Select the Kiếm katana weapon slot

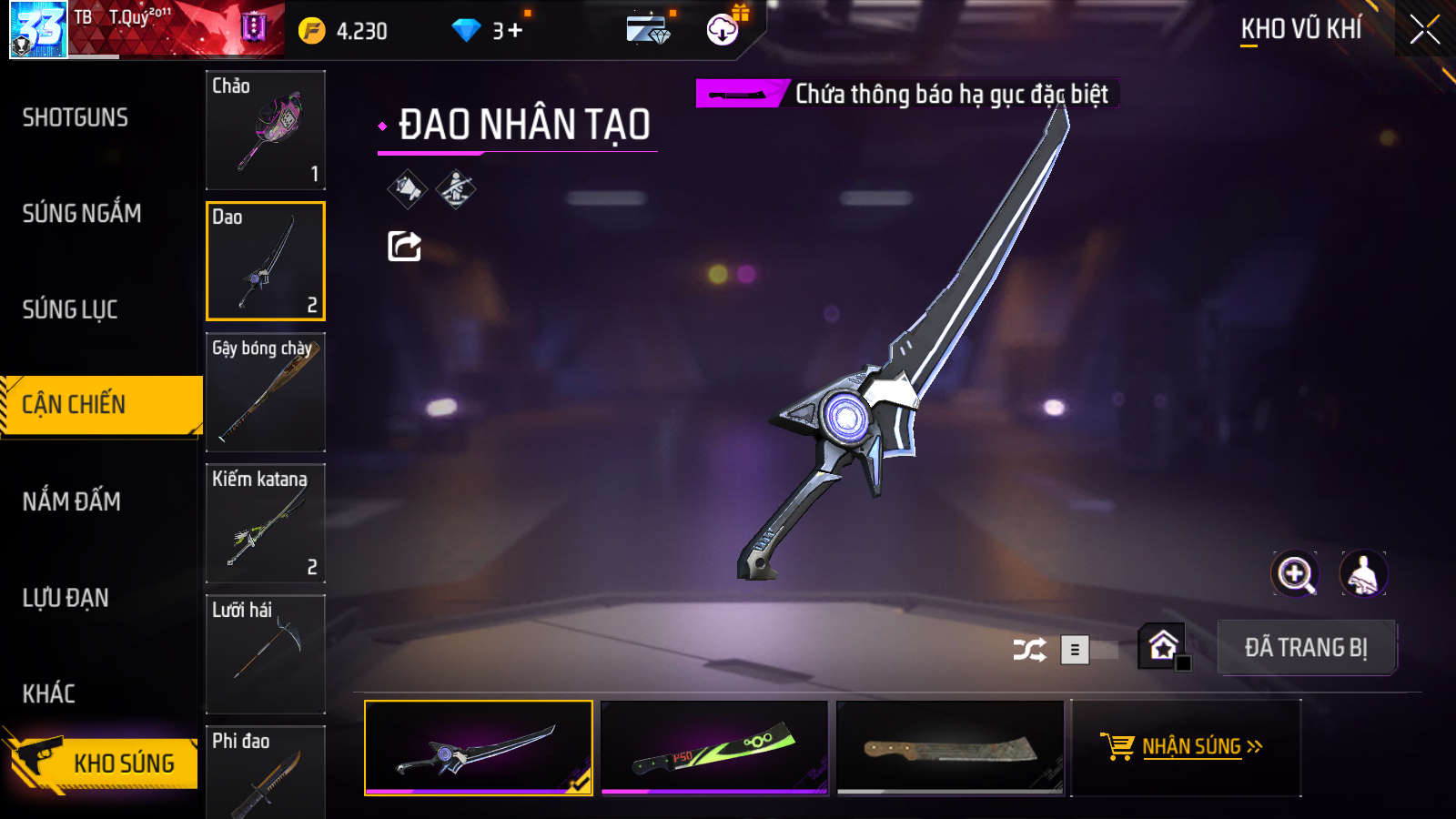(x=266, y=523)
